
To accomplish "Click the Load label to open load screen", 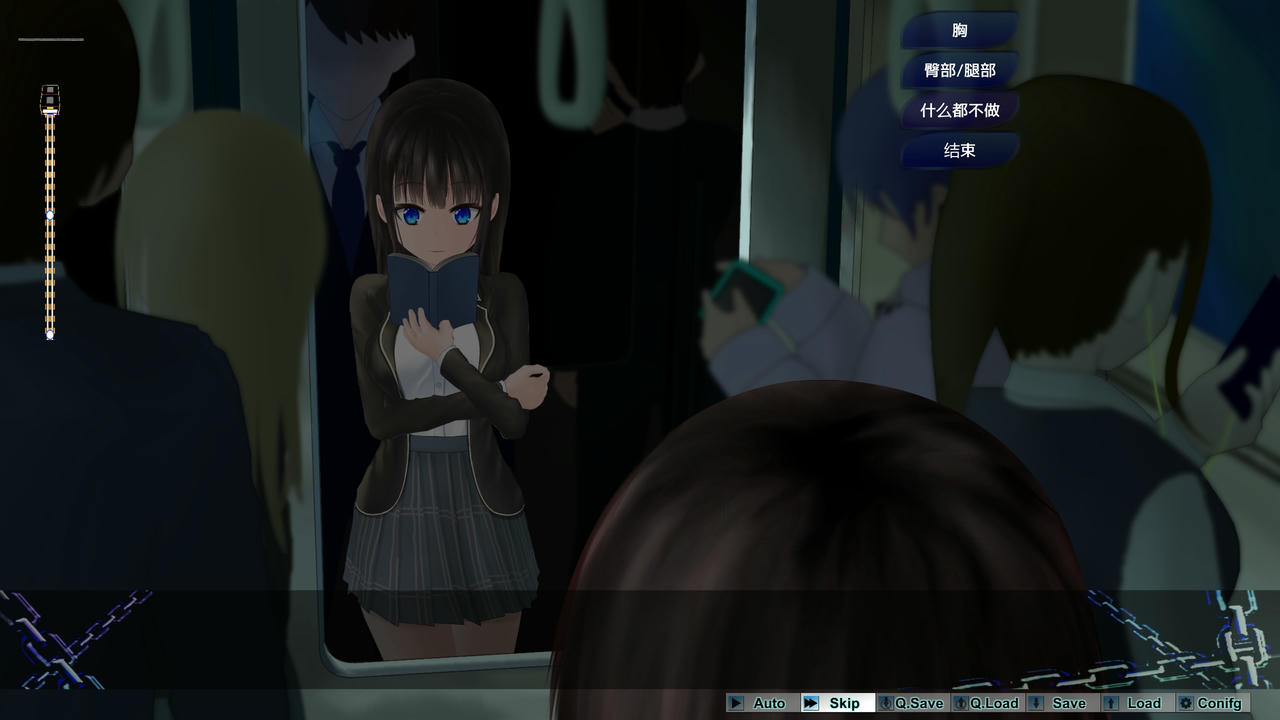I will [1143, 703].
